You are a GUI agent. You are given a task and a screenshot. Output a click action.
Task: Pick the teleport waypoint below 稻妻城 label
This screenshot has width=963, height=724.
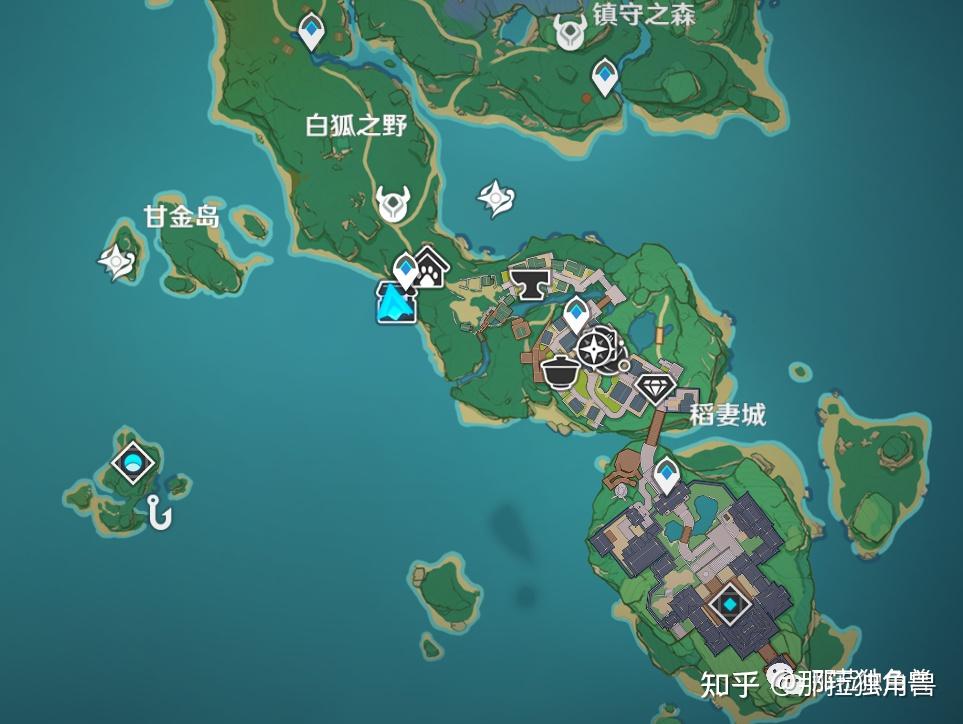(667, 474)
